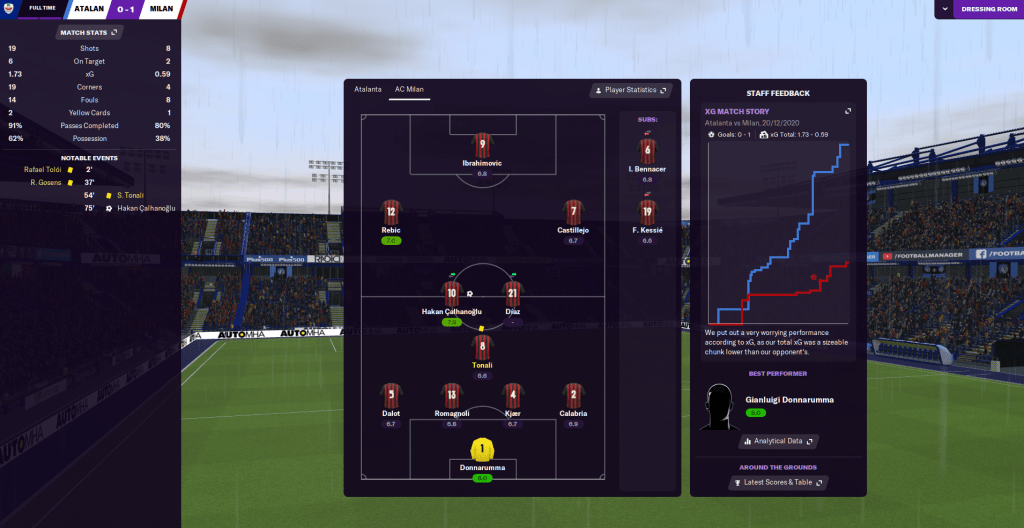
Task: View Latest Scores & Table
Action: (778, 483)
